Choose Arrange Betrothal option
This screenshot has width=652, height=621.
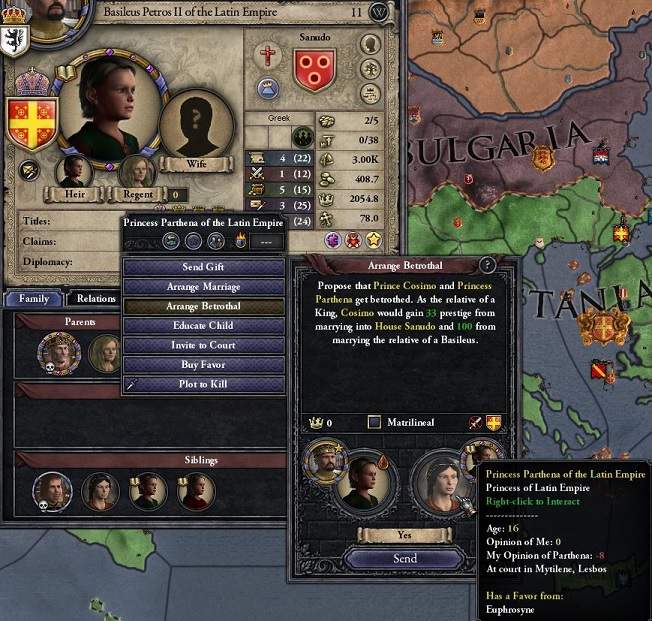(204, 306)
